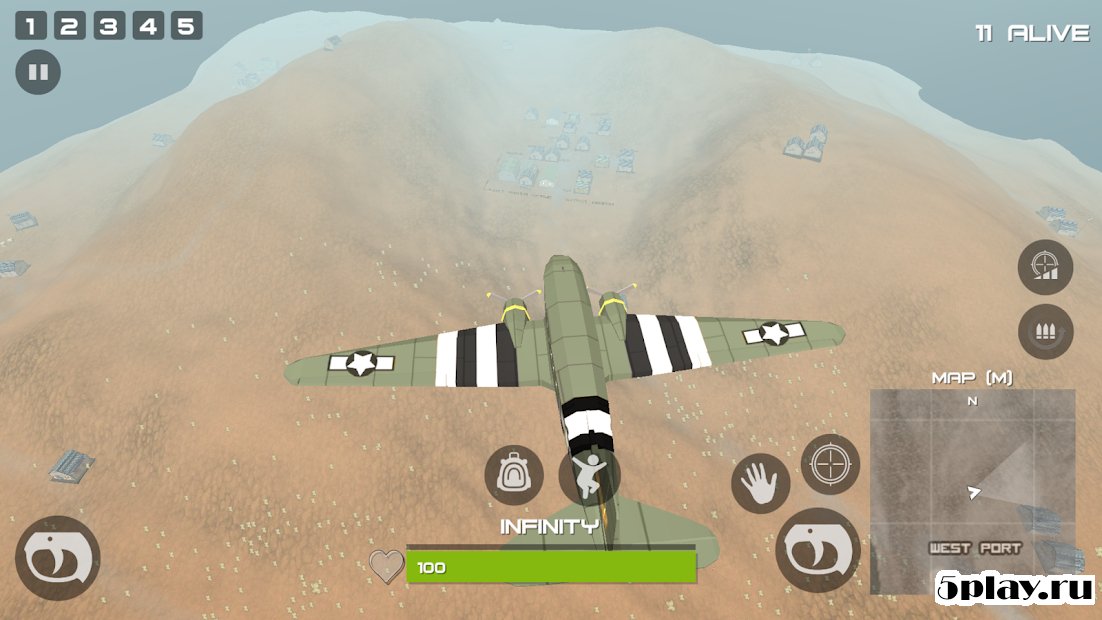Viewport: 1102px width, 620px height.
Task: Fire using the left-hand trigger button
Action: [58, 558]
